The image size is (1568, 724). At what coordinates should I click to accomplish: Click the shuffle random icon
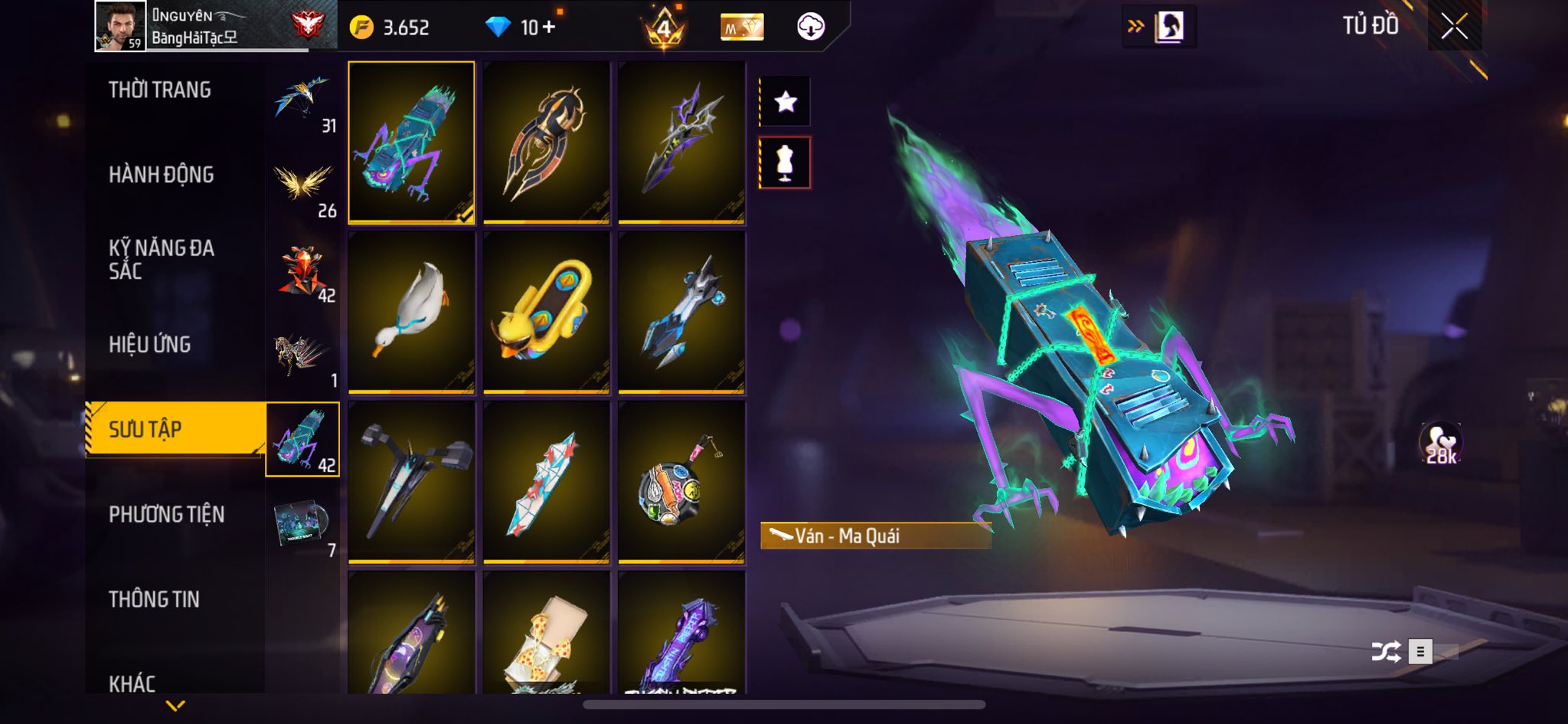[x=1386, y=652]
